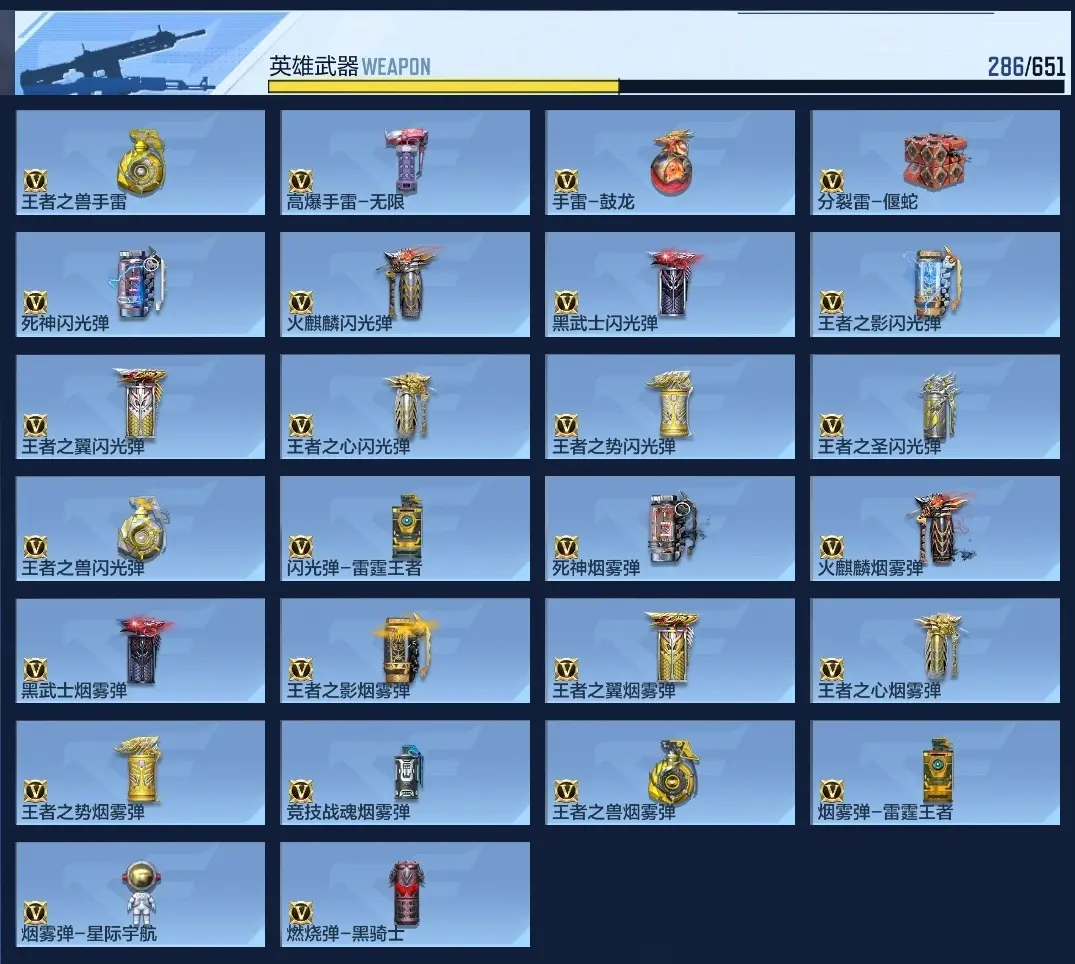This screenshot has height=964, width=1075.
Task: Select the 王者之翼闪光弹 weapon tile
Action: (x=141, y=407)
